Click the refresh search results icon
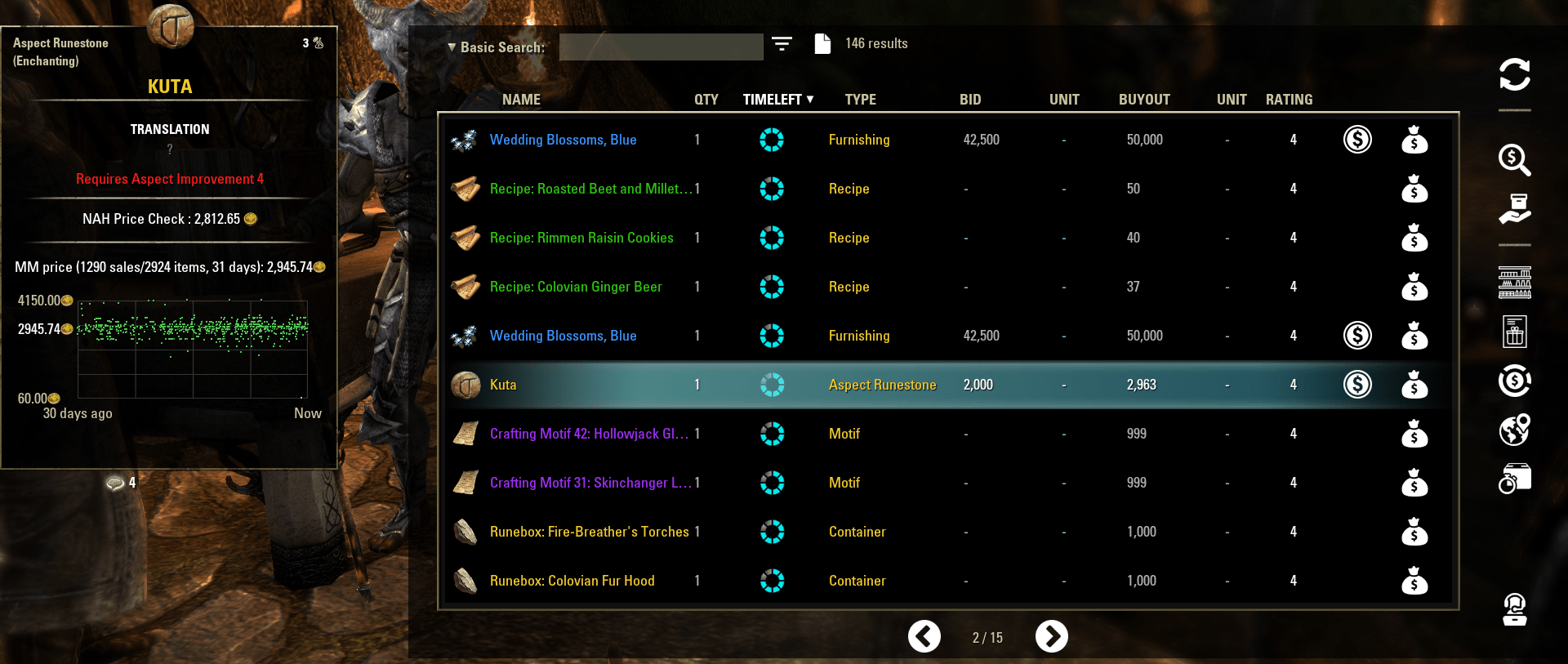The height and width of the screenshot is (664, 1568). (1515, 76)
